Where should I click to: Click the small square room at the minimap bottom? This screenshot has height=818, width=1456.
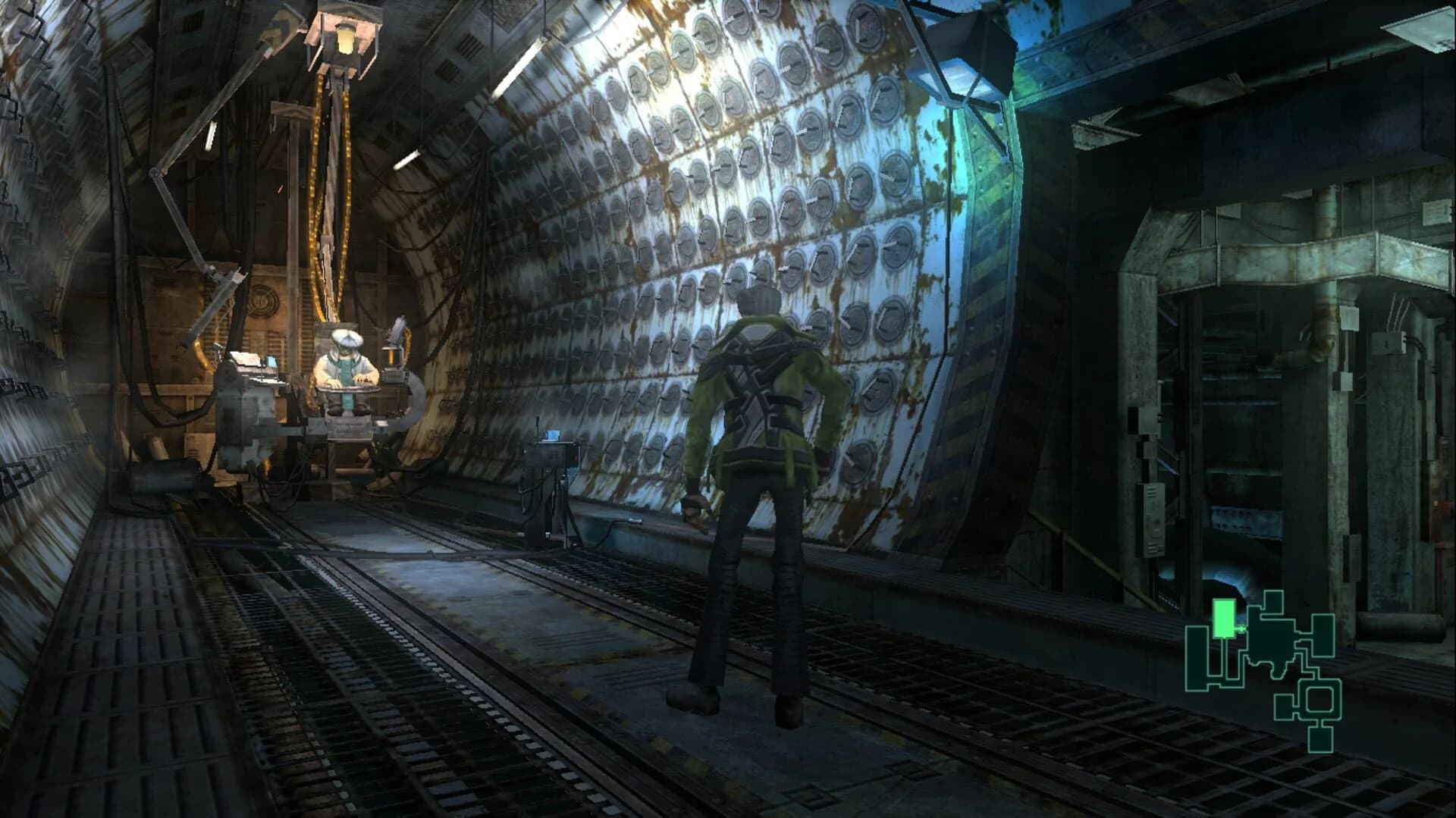1320,739
